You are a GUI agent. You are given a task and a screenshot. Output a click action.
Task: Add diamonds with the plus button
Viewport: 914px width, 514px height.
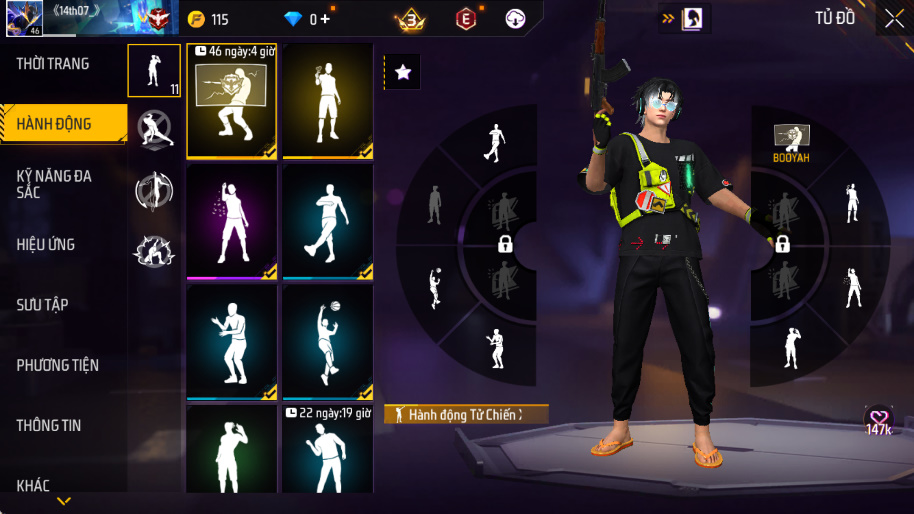325,19
